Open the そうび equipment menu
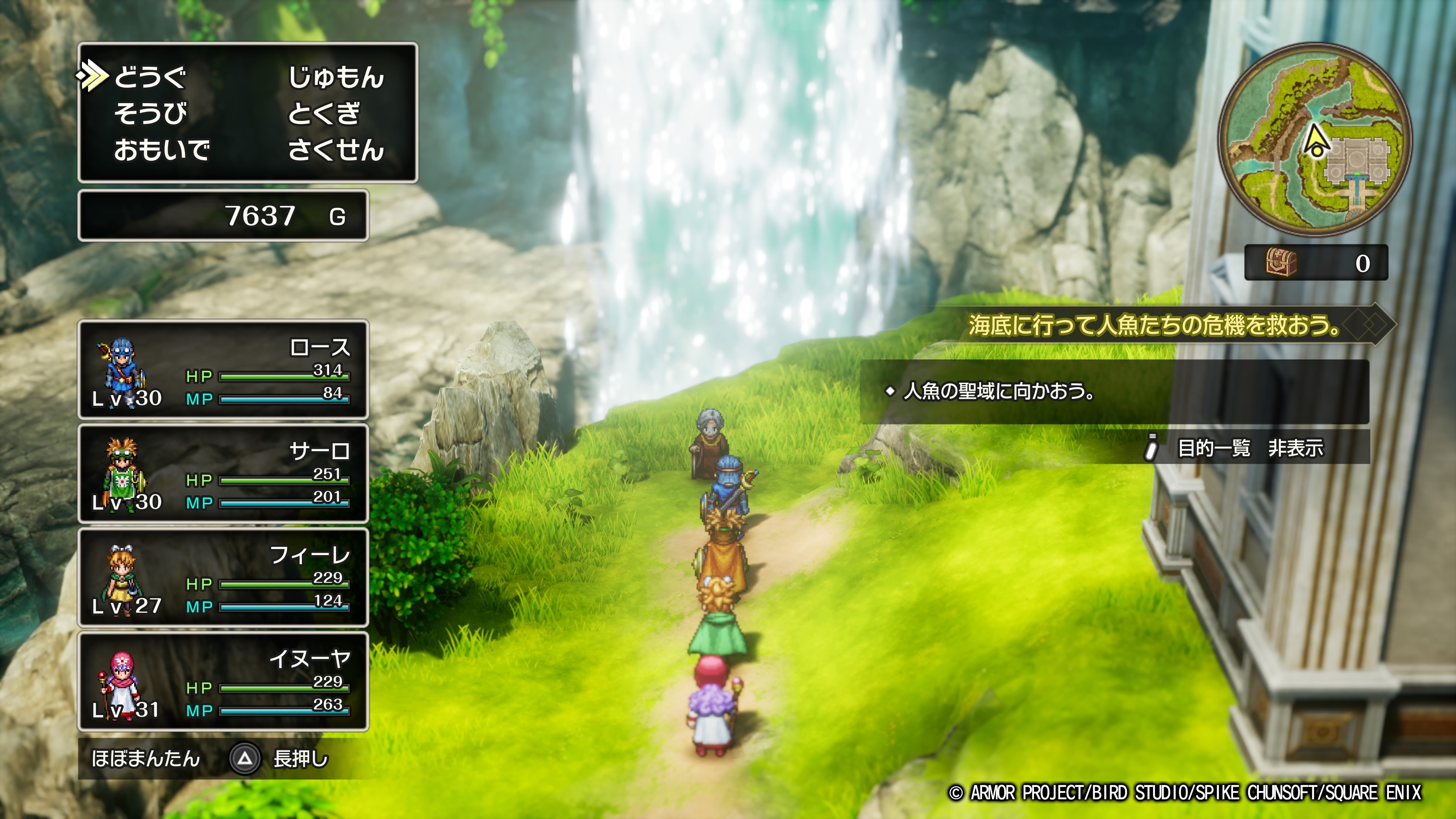This screenshot has height=819, width=1456. pyautogui.click(x=151, y=114)
